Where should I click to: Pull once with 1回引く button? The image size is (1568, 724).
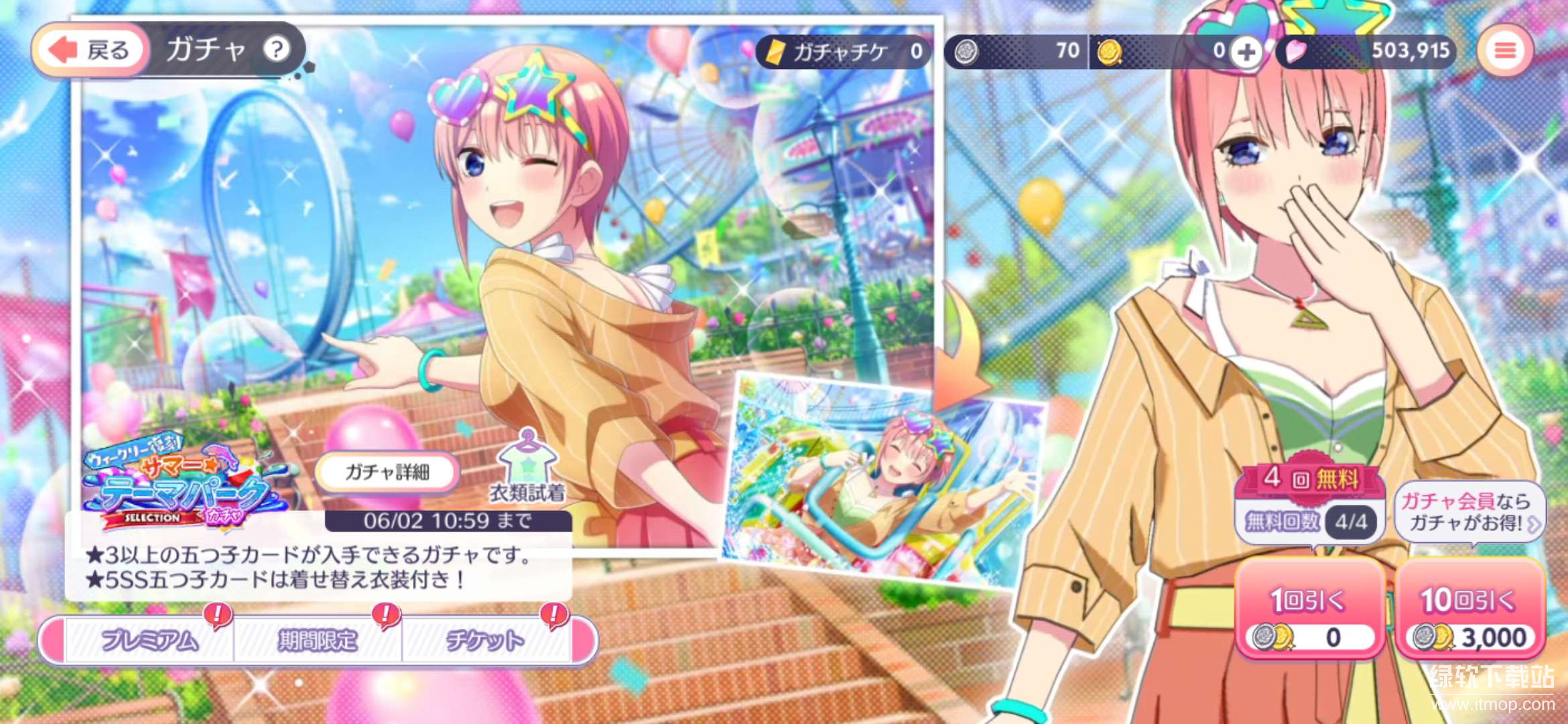(1309, 610)
